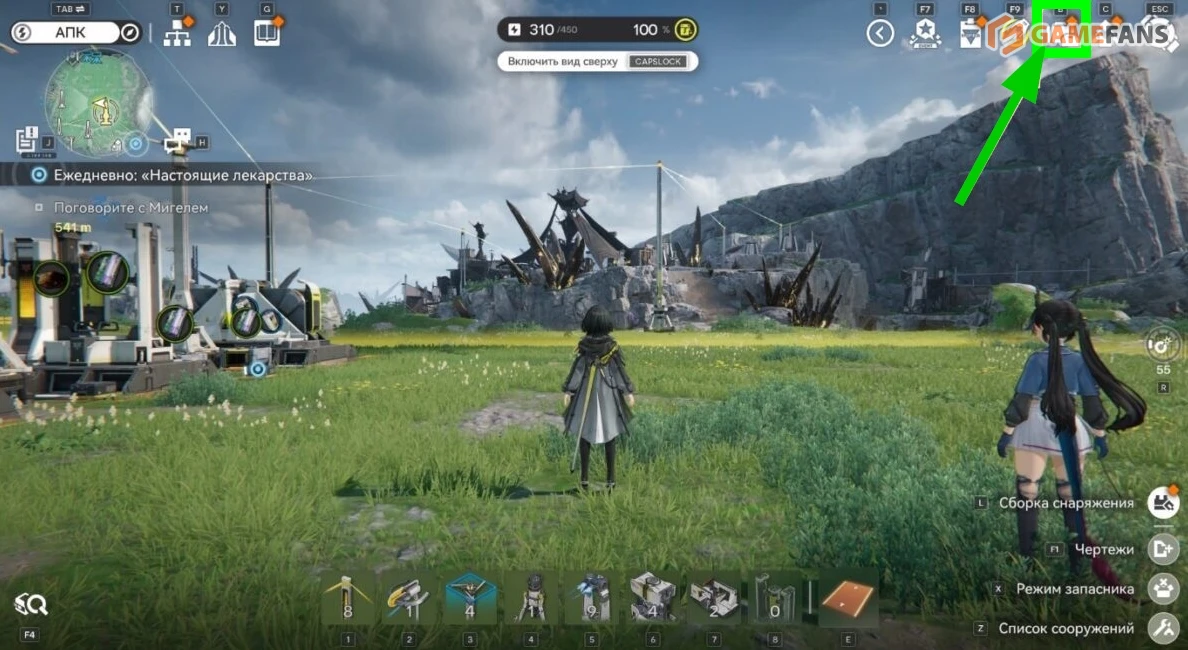Collapse the top menu with the back arrow
Viewport: 1188px width, 650px height.
click(880, 34)
